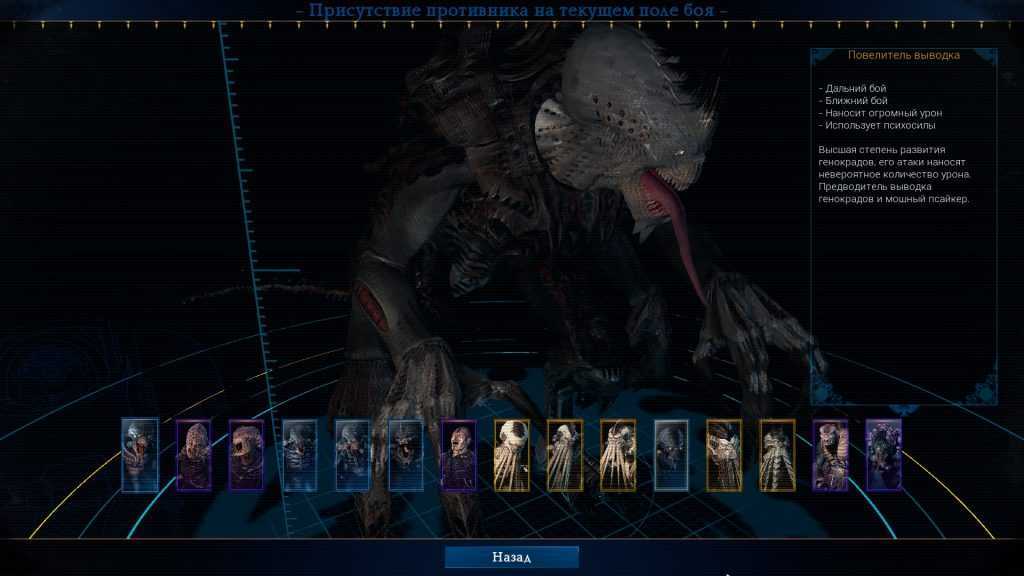
Task: Select the first enemy portrait in the row
Action: coord(140,454)
